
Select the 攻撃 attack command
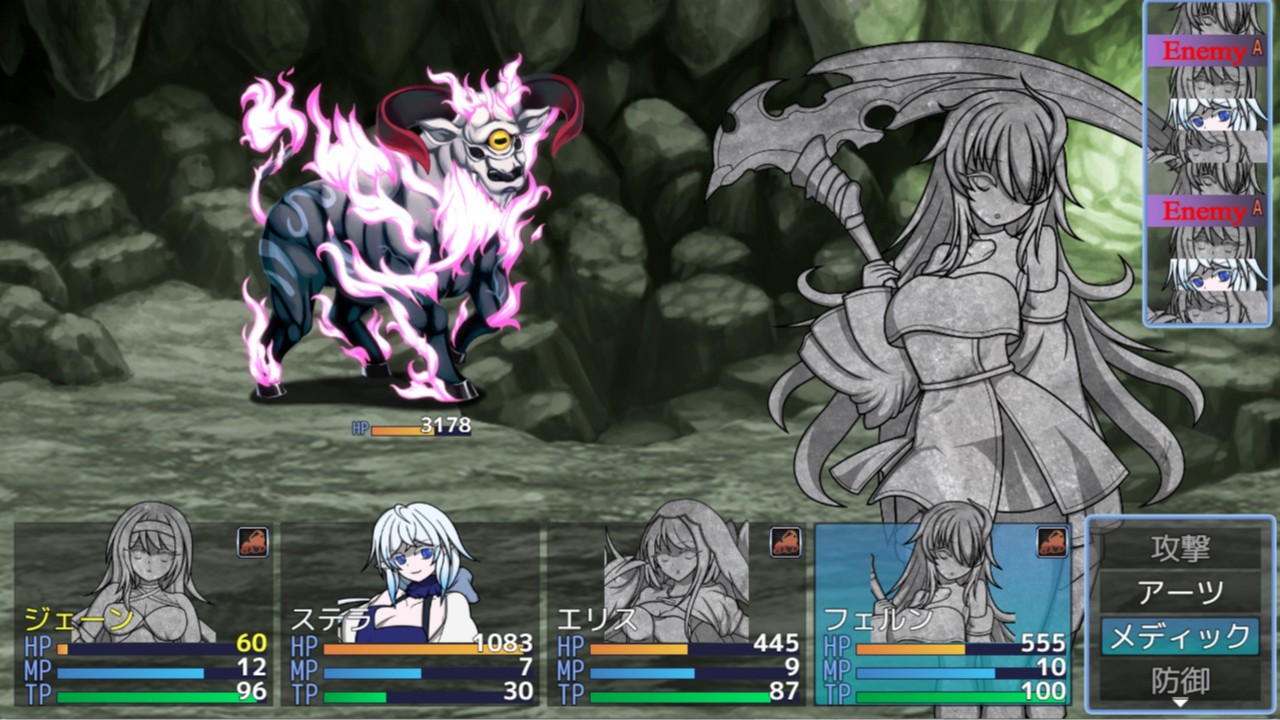[1180, 548]
